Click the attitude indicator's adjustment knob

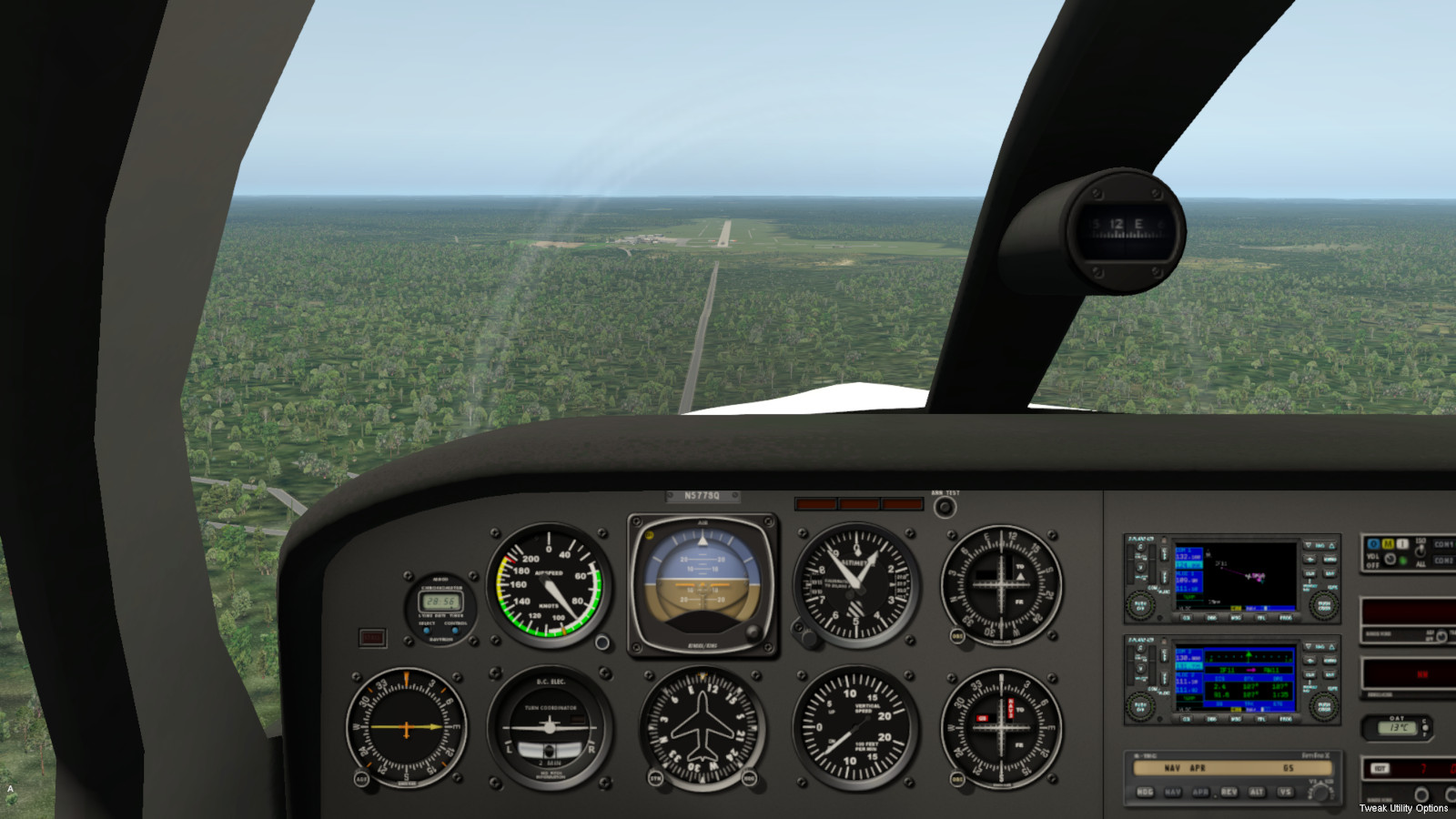coord(752,632)
